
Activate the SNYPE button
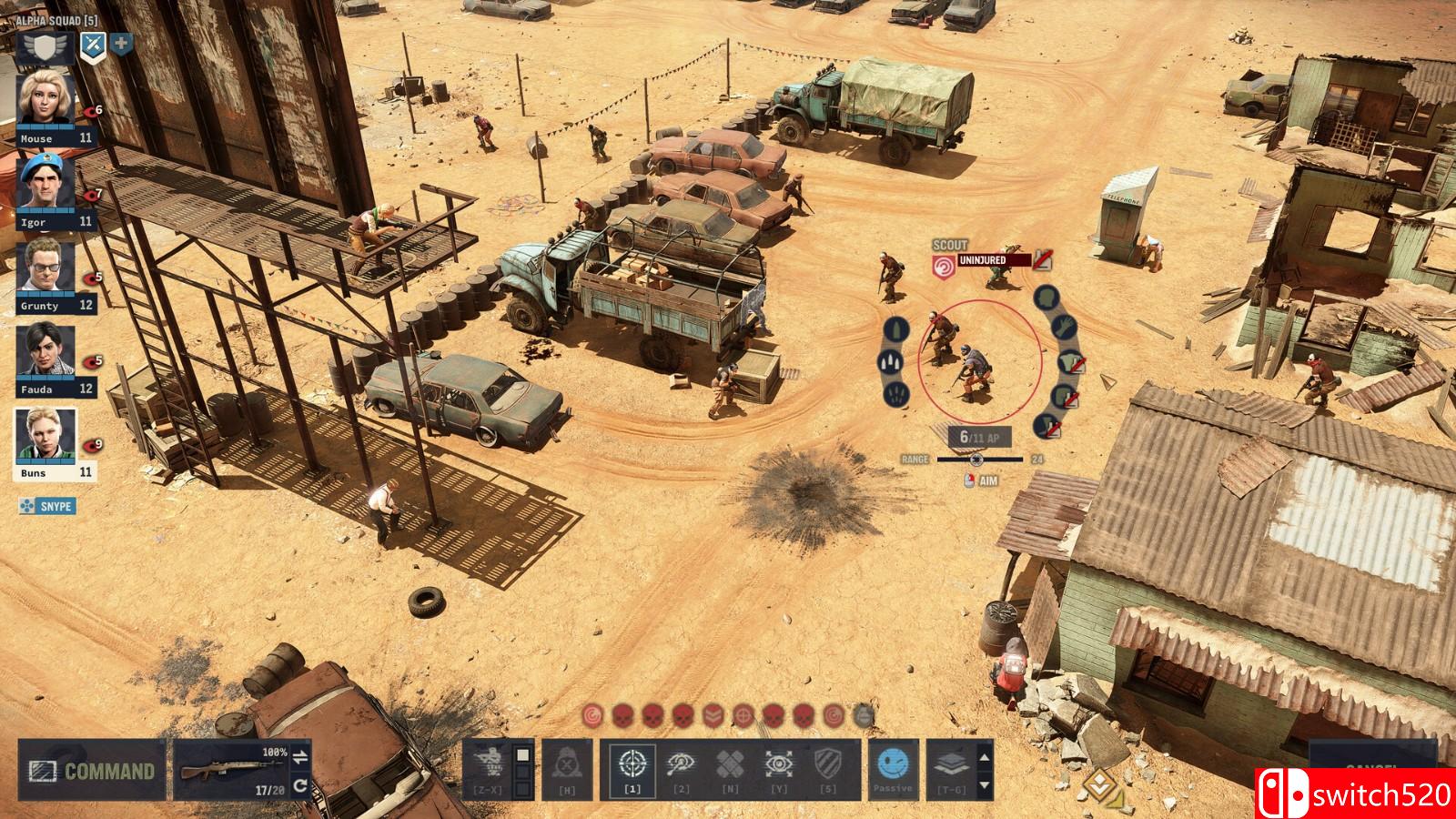tap(47, 506)
